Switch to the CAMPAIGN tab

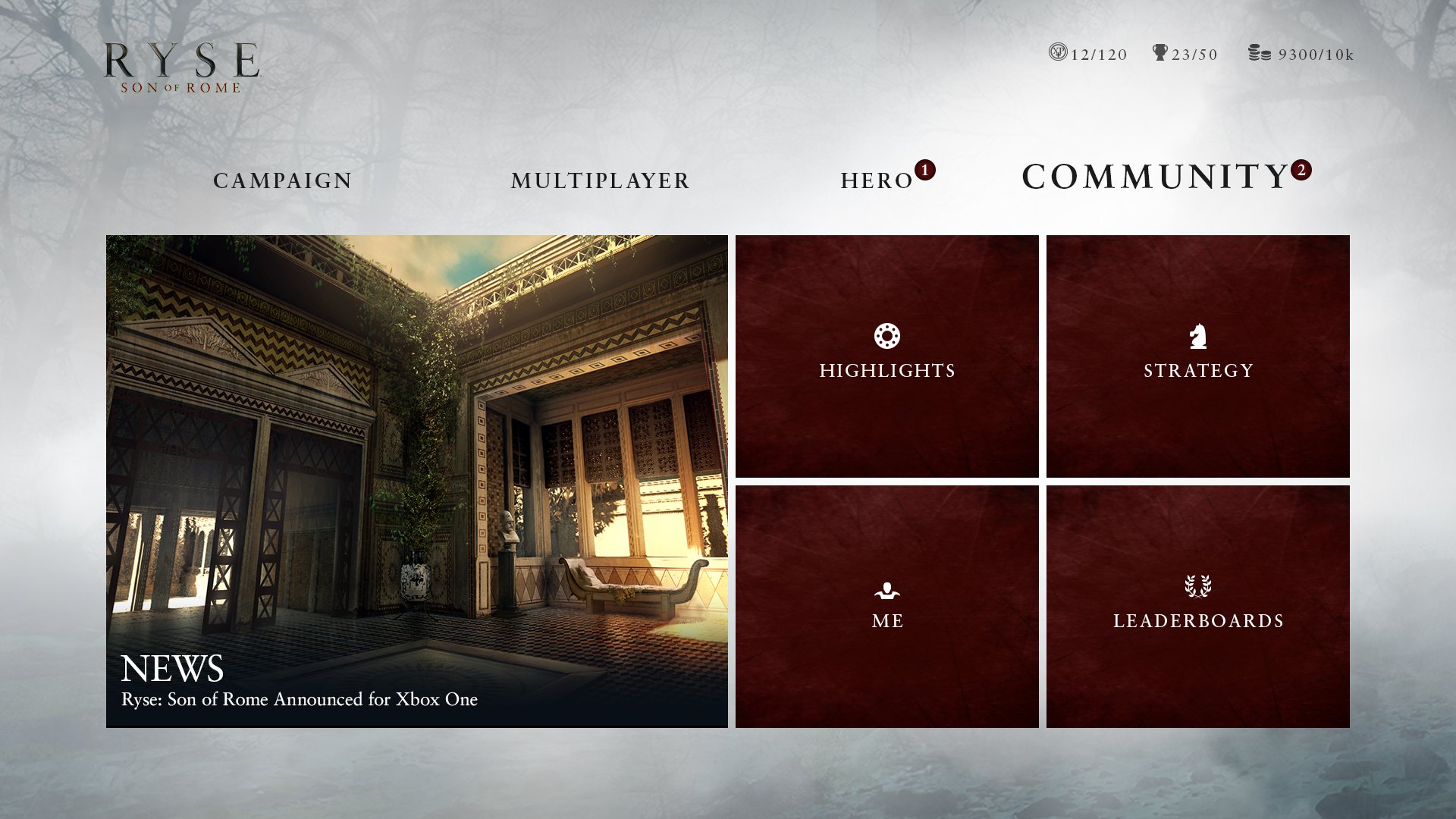[x=282, y=180]
